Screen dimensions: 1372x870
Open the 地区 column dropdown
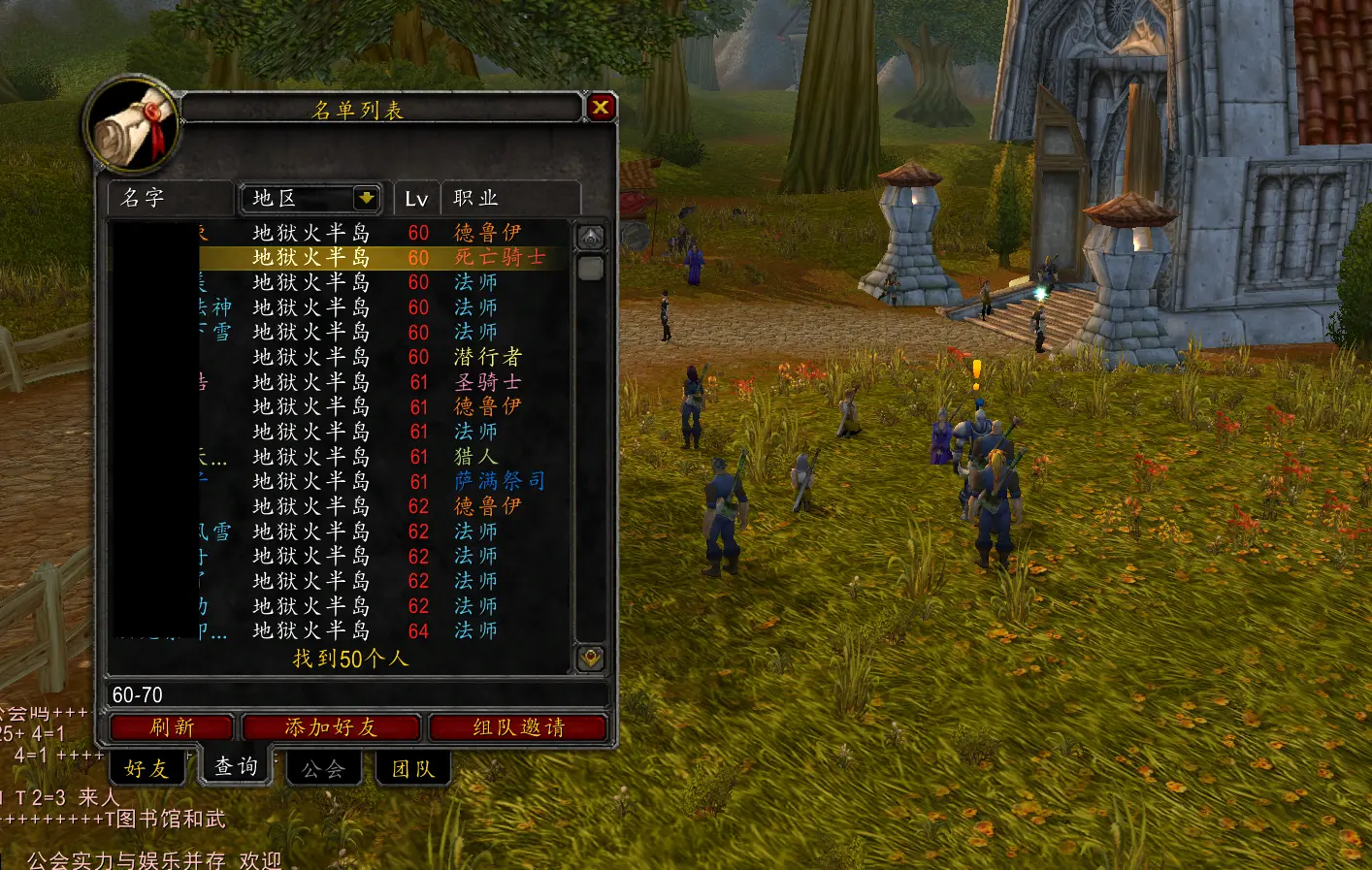(x=366, y=198)
